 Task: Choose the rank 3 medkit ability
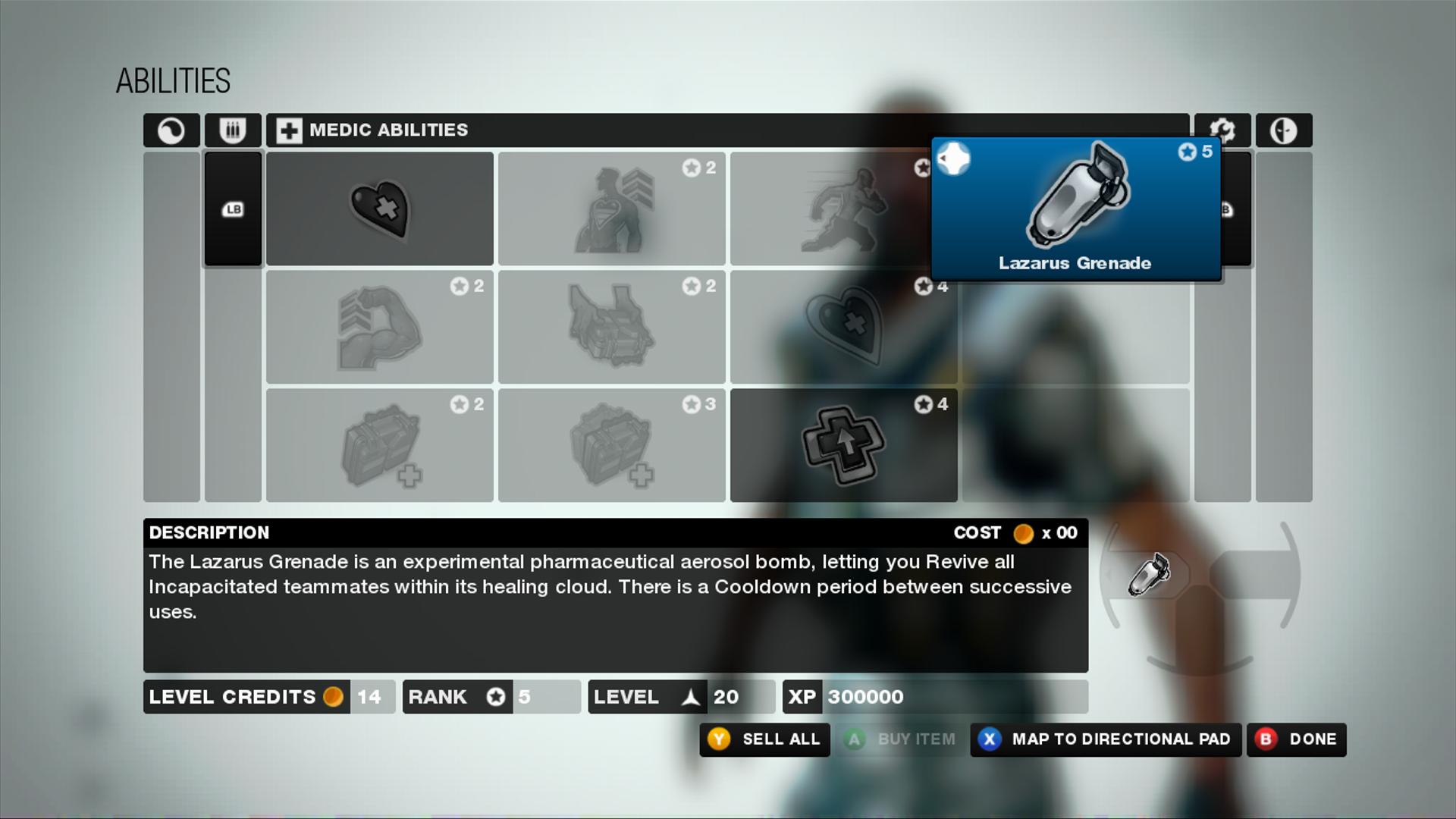click(611, 445)
